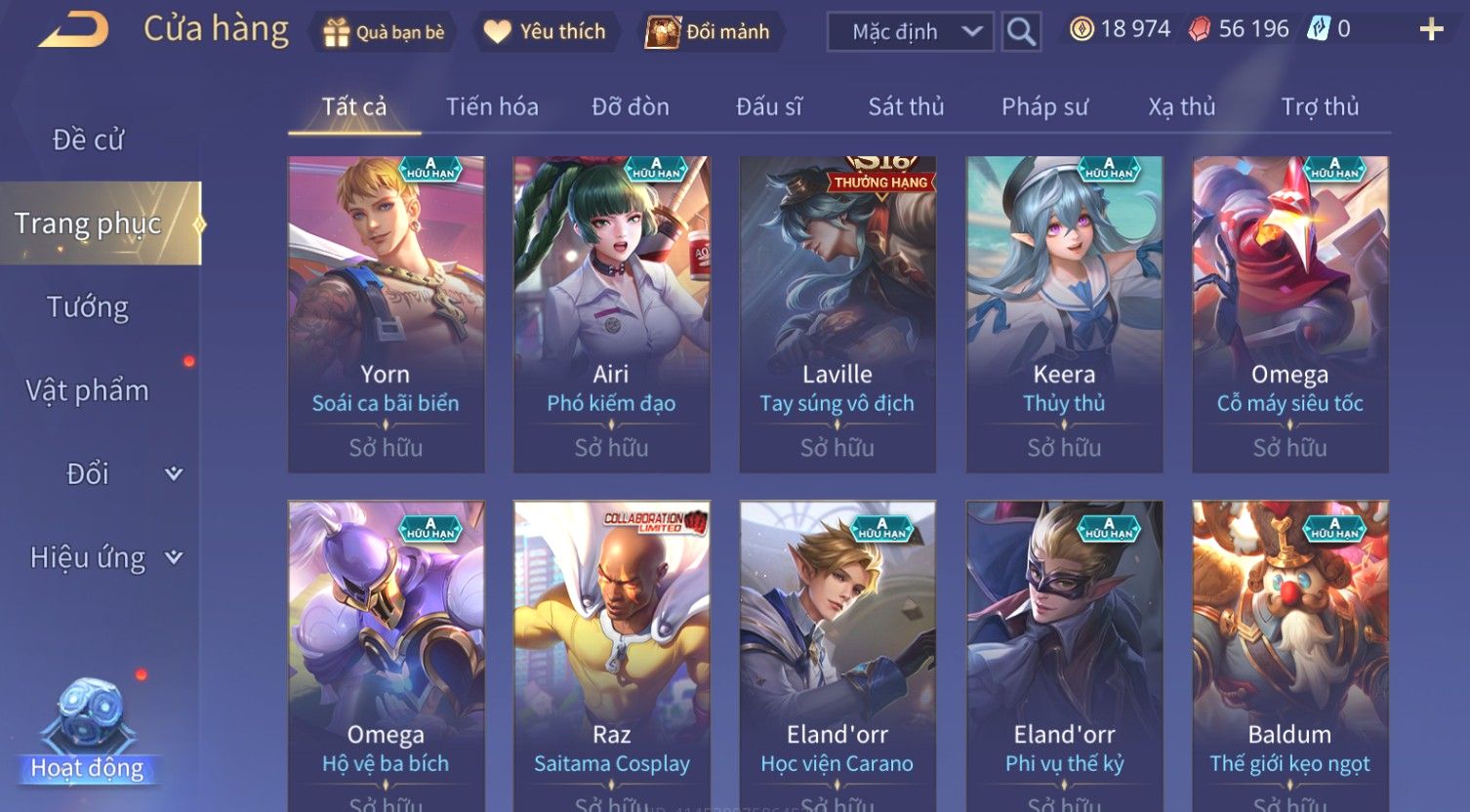Open Quà bạn bè friend gifts
1470x812 pixels.
pos(384,32)
